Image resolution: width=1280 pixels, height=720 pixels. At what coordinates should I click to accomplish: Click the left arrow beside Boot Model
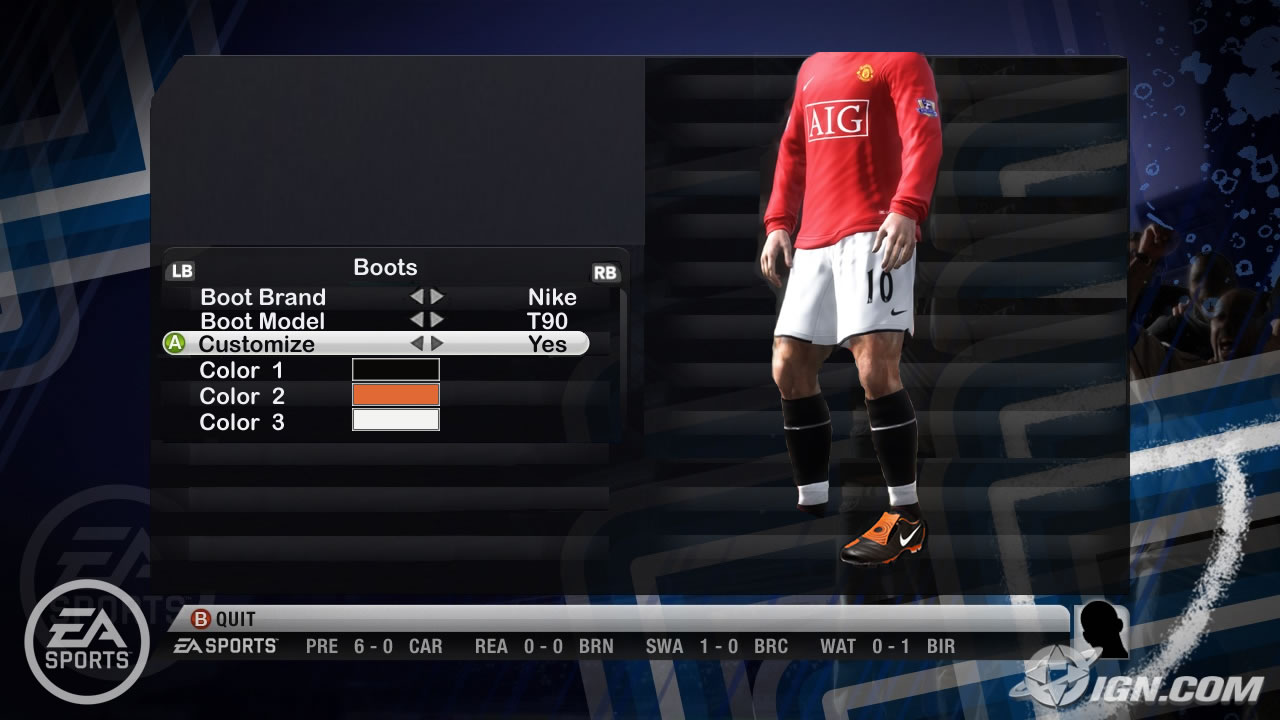tap(417, 320)
